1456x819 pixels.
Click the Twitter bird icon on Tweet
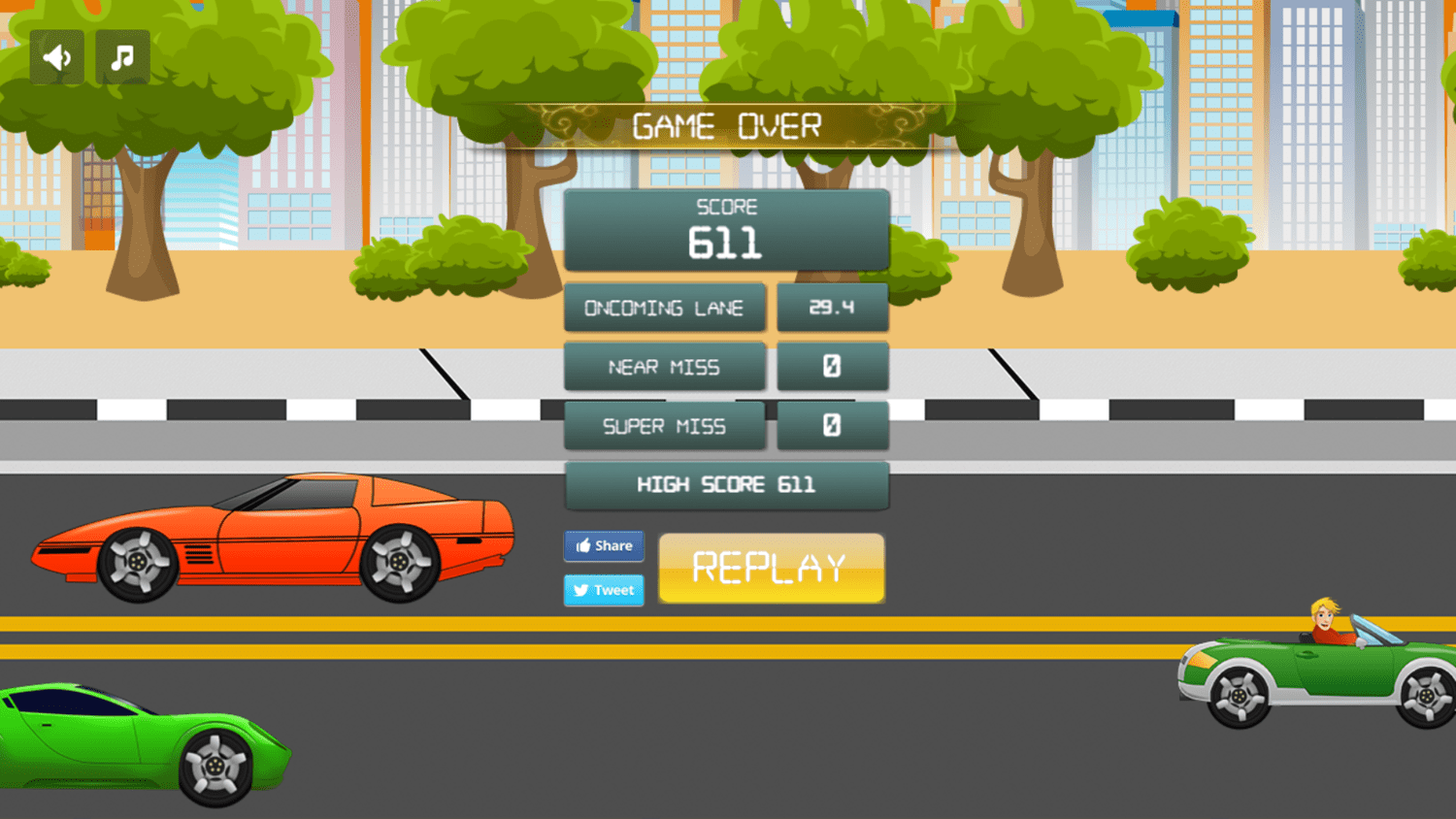pos(580,590)
